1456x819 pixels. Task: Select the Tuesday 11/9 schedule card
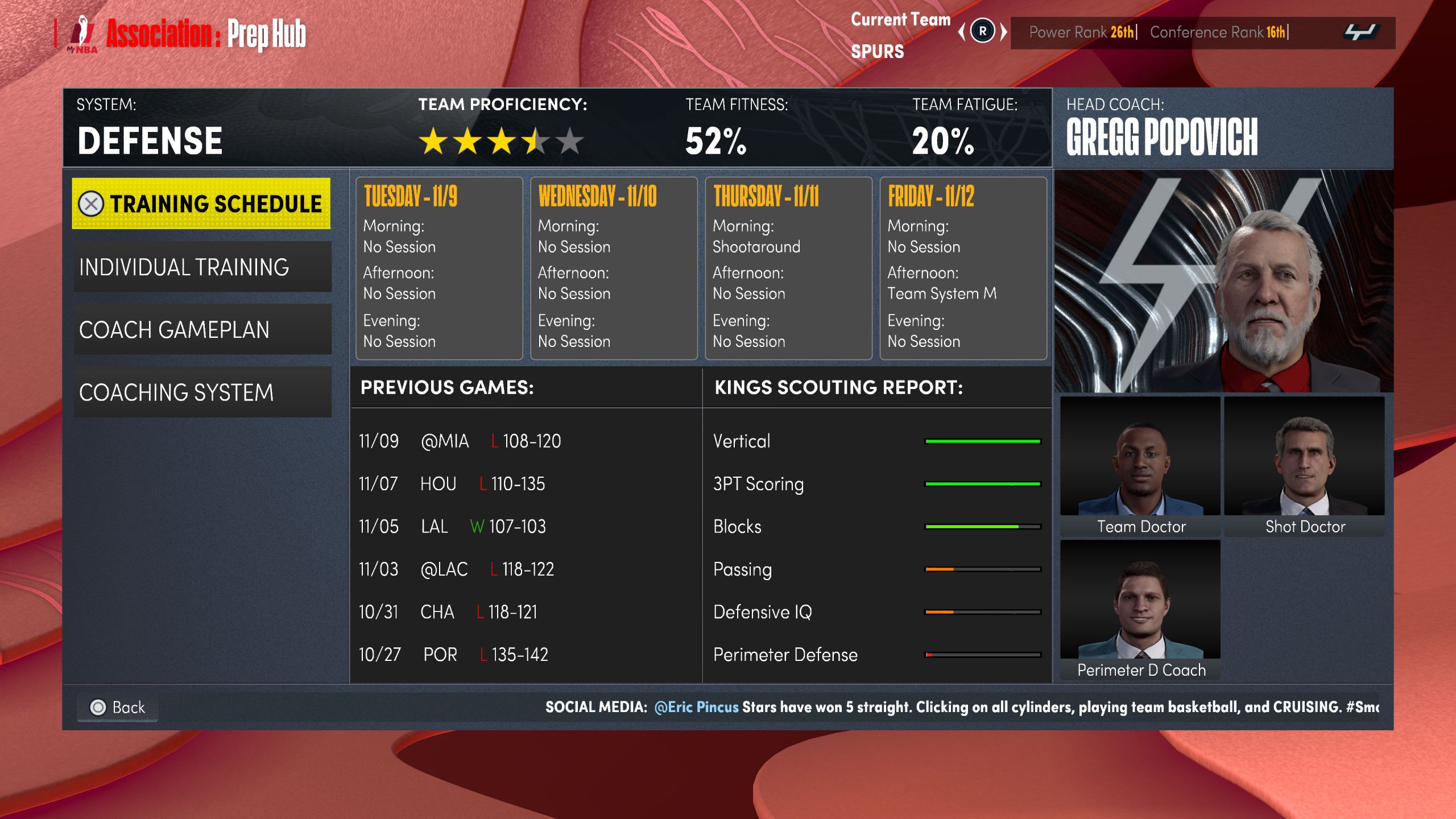tap(439, 268)
